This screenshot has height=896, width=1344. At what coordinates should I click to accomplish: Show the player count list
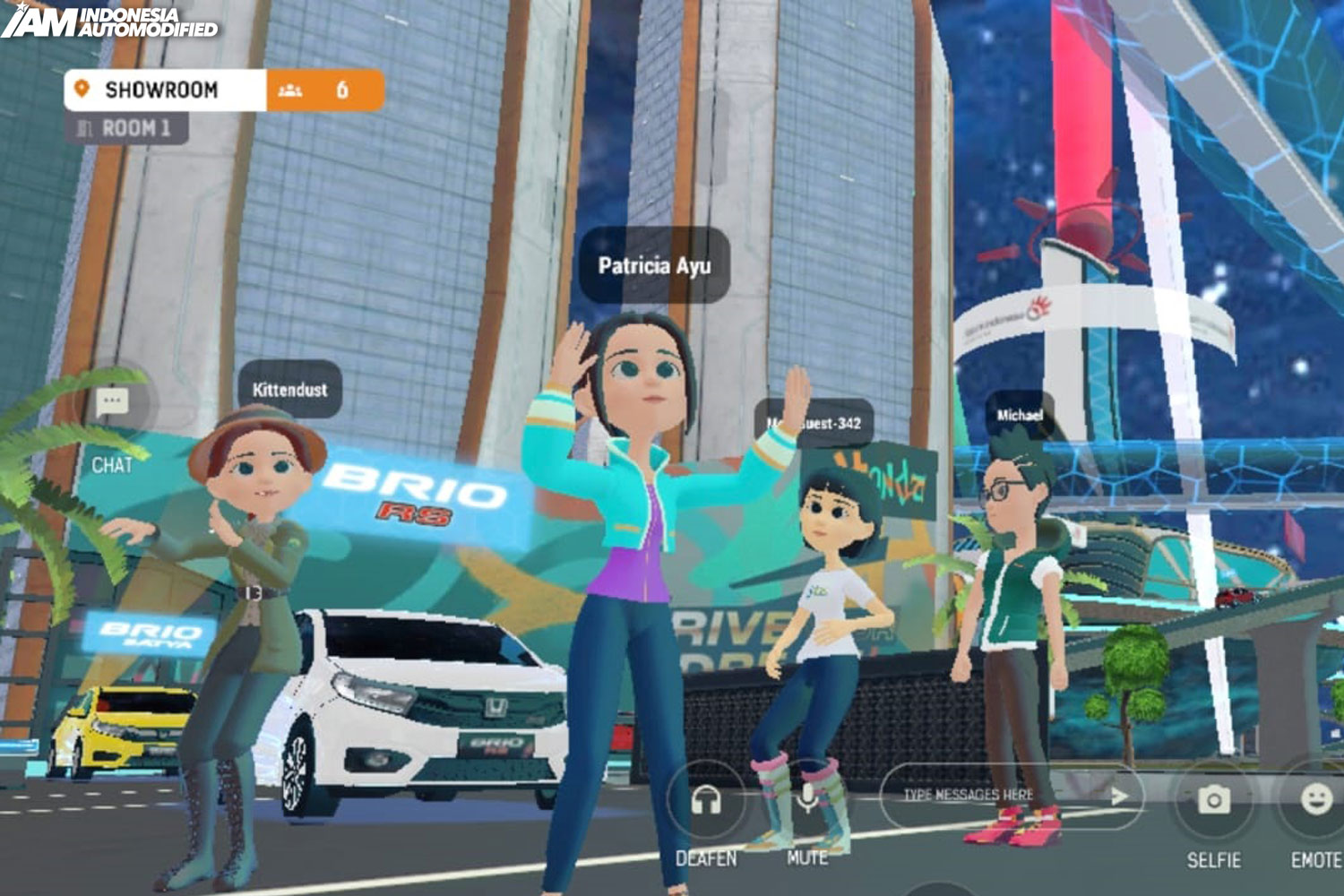(x=325, y=90)
